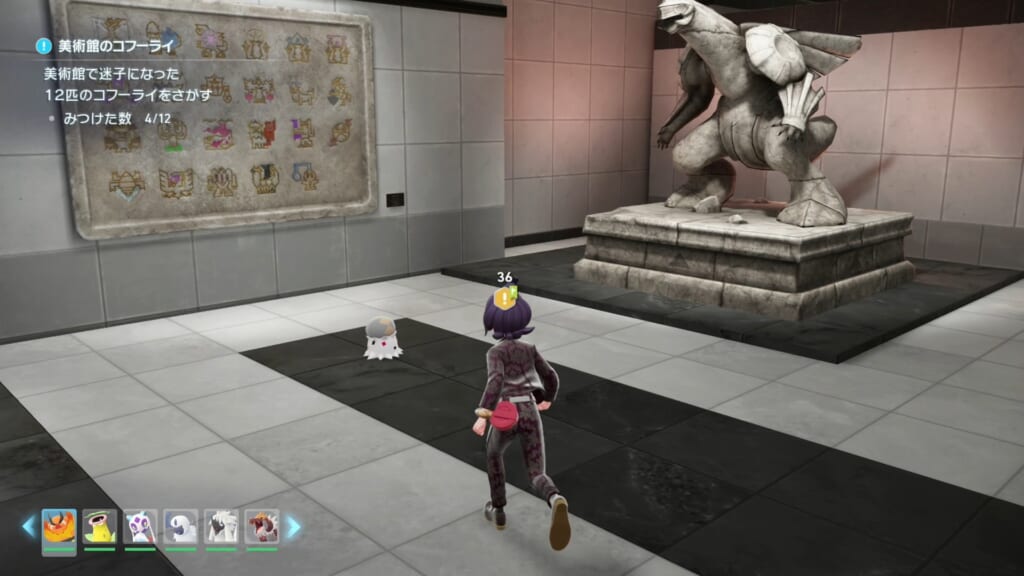
Task: Choose the yellow Victreebel party slot
Action: 100,527
